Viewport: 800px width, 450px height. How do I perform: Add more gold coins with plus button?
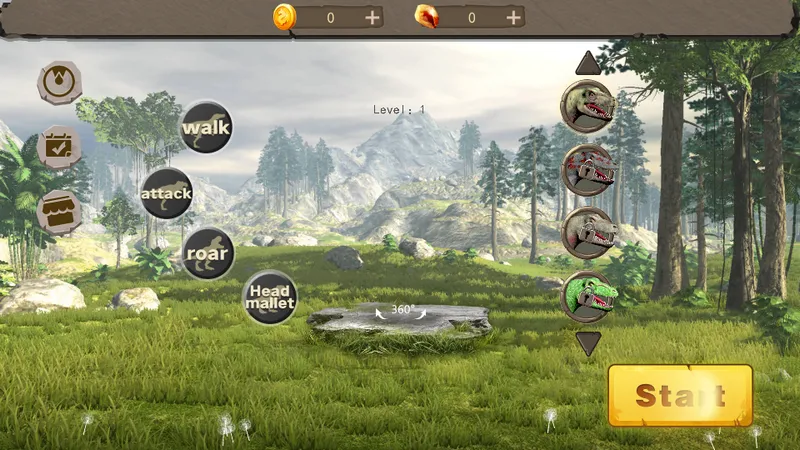point(372,17)
